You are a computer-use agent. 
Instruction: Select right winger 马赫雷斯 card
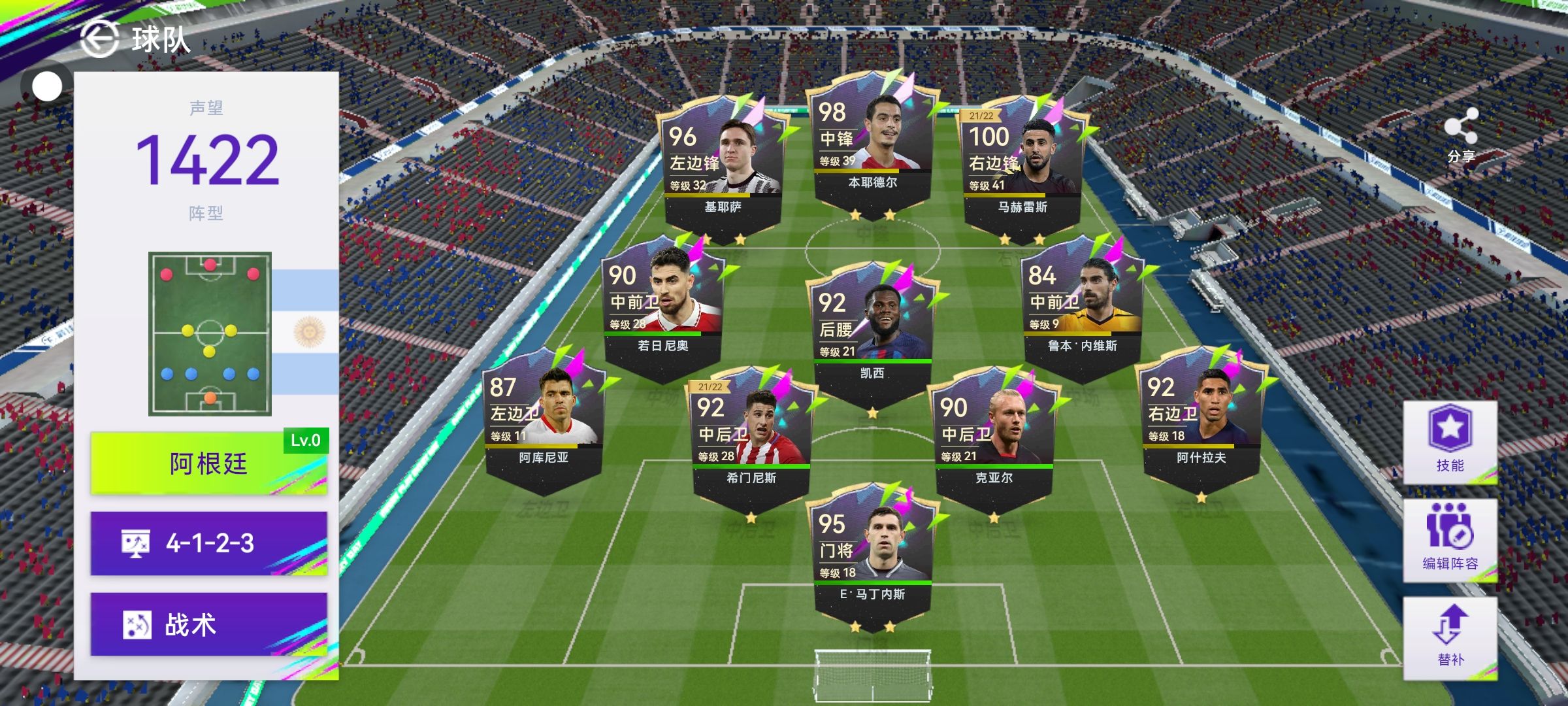(1022, 170)
